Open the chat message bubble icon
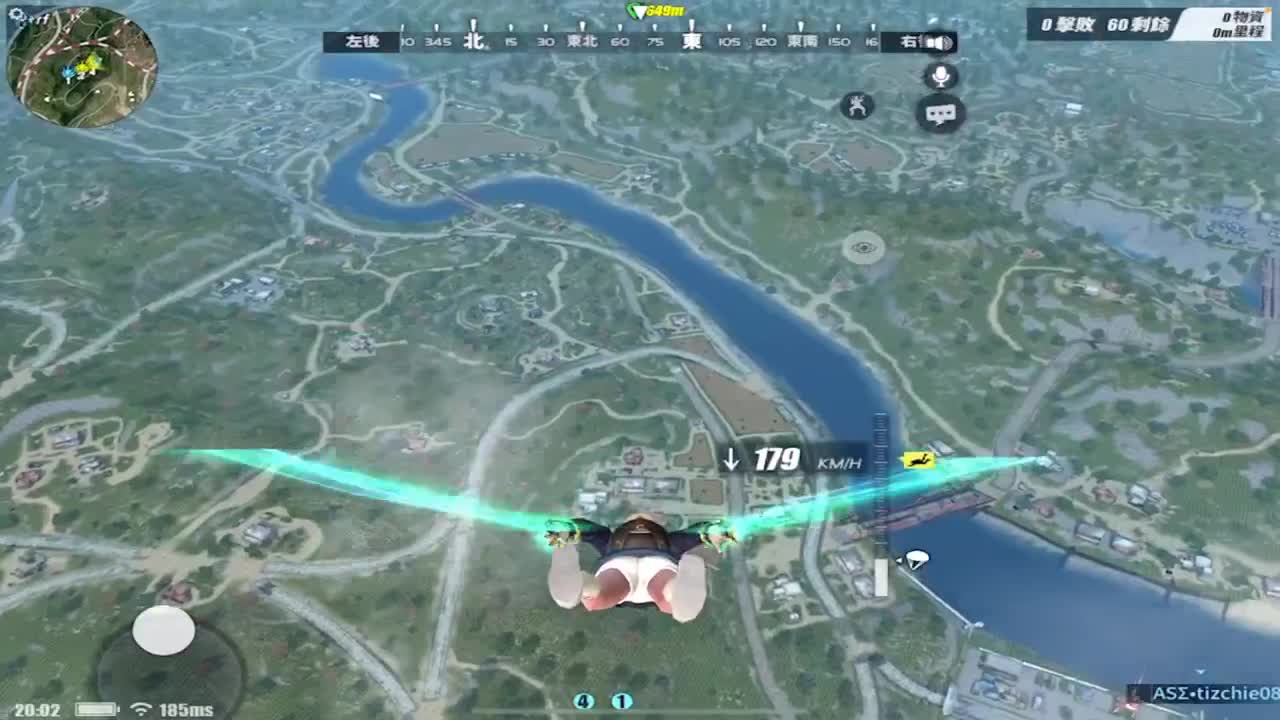The image size is (1280, 720). pyautogui.click(x=938, y=114)
